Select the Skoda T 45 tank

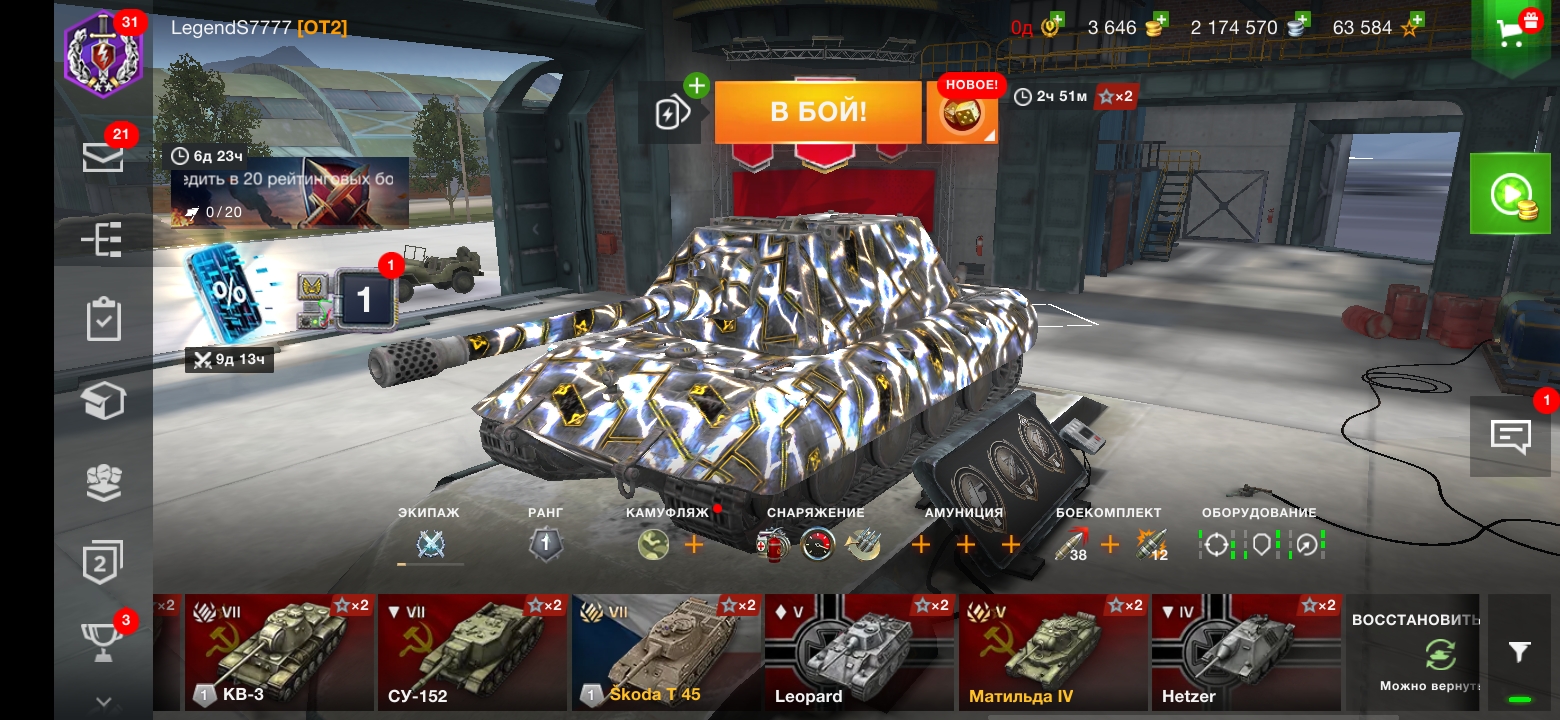coord(665,652)
